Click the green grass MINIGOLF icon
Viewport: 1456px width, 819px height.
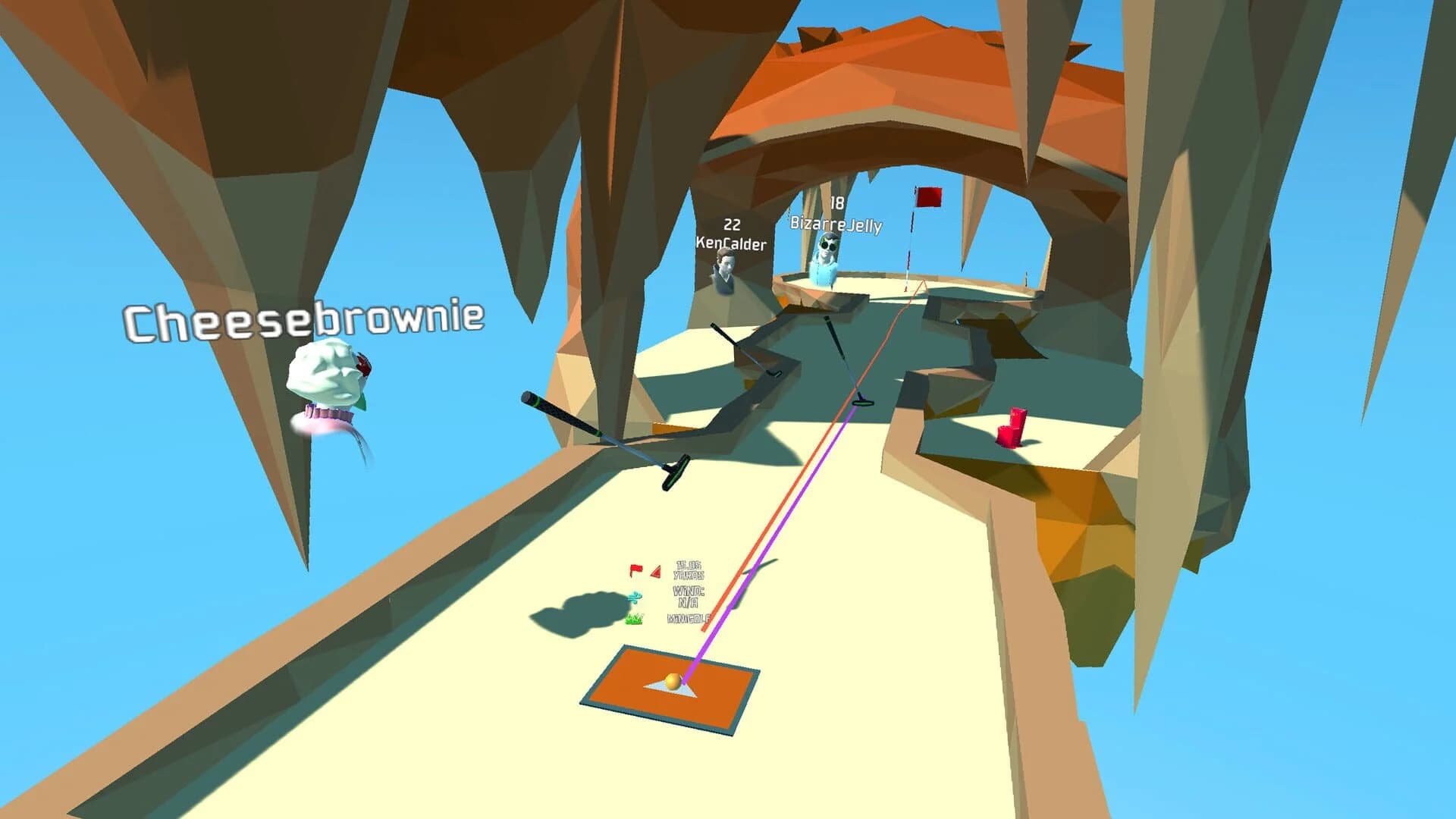(x=635, y=619)
